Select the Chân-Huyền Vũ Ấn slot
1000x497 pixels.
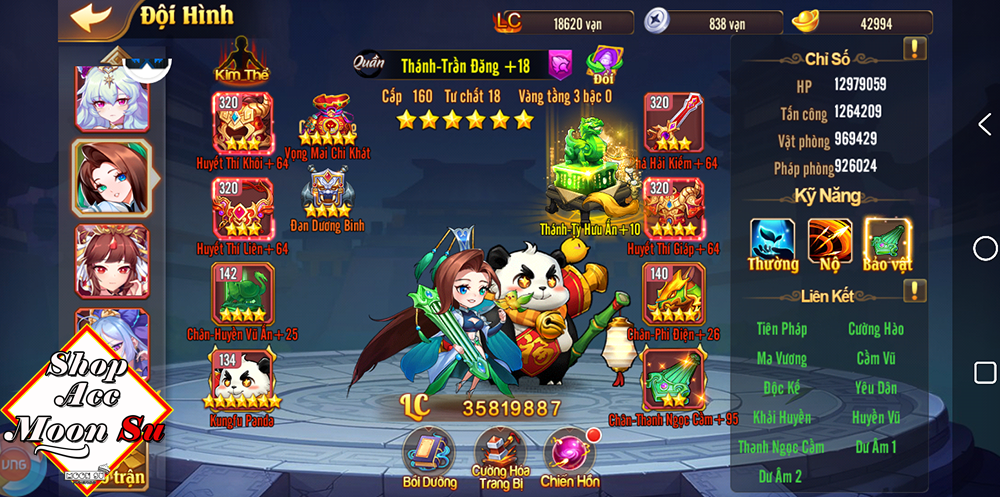pos(241,294)
